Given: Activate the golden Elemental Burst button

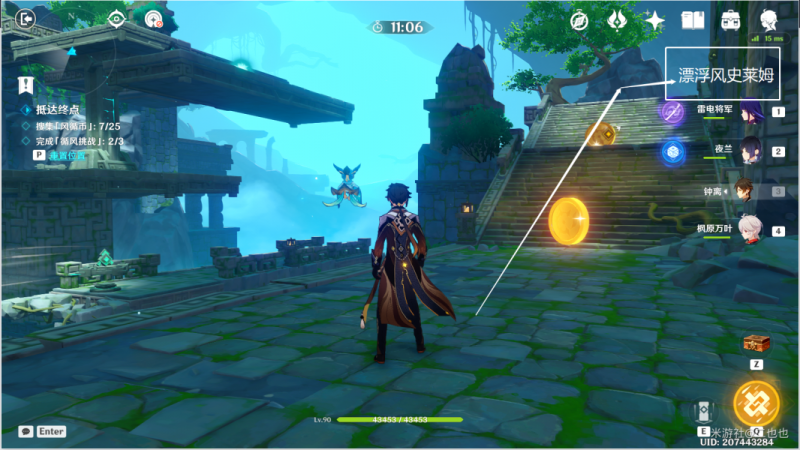Looking at the screenshot, I should 755,404.
